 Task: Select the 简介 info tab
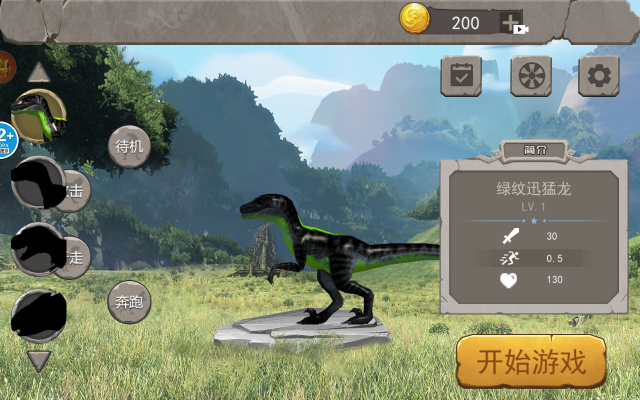coord(535,151)
